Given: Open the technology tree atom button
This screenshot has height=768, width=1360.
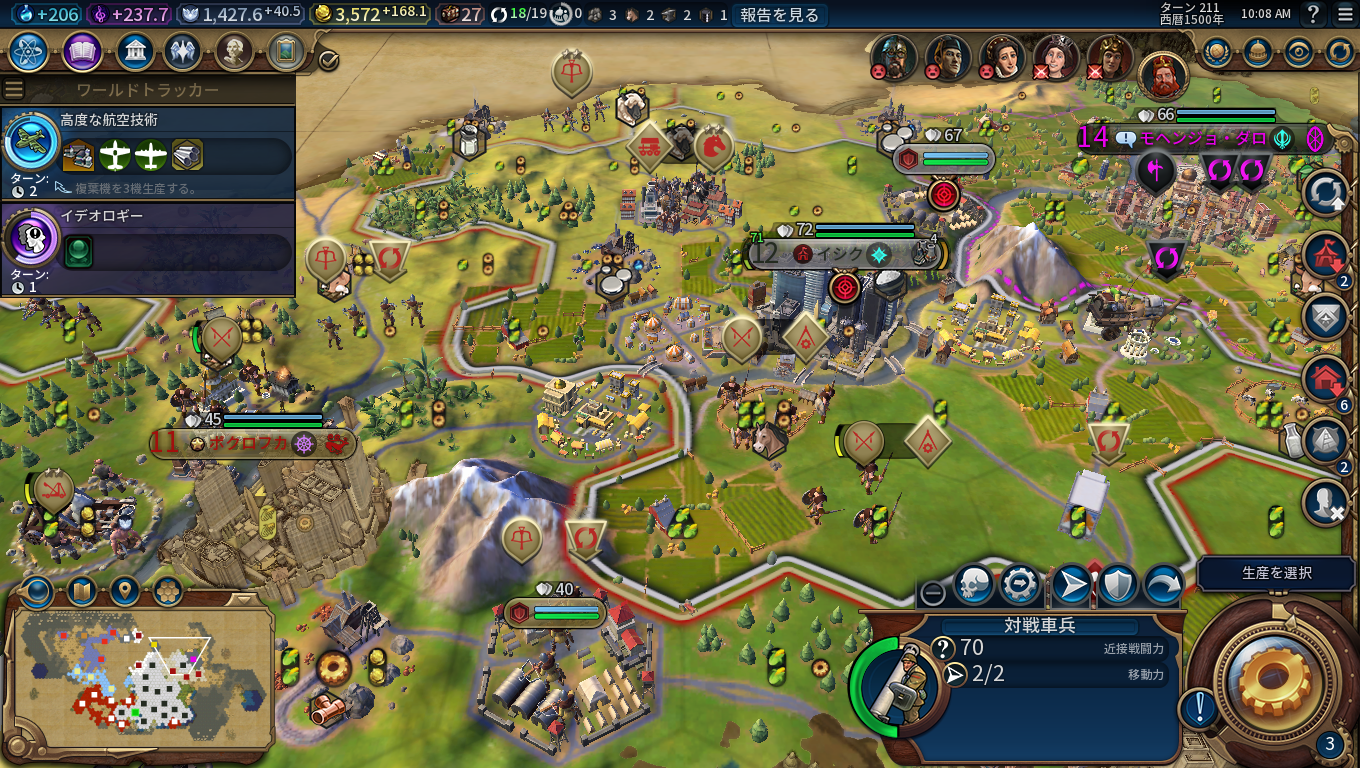Looking at the screenshot, I should pyautogui.click(x=29, y=51).
